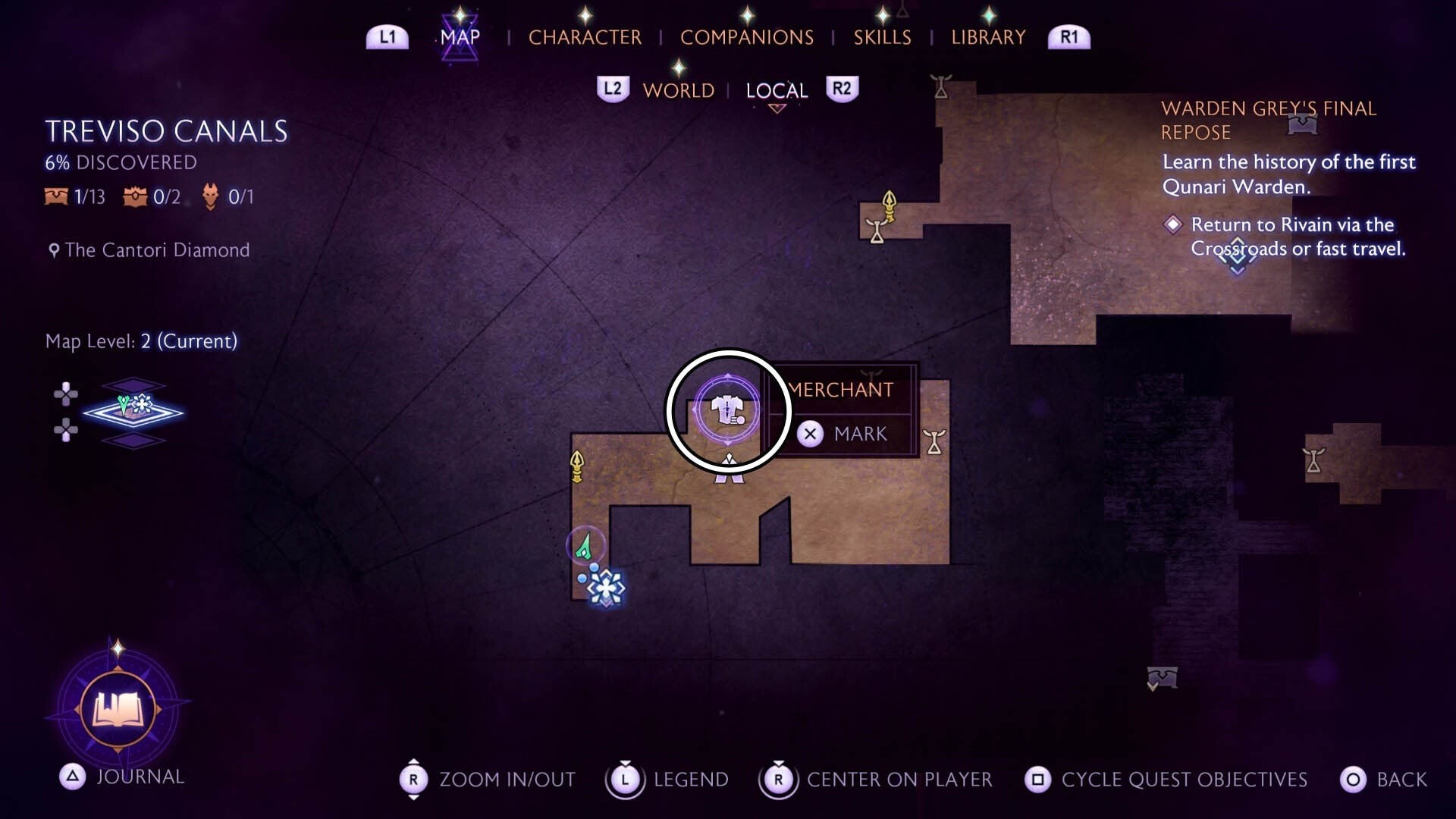Viewport: 1456px width, 819px height.
Task: Center the map on player
Action: [876, 780]
